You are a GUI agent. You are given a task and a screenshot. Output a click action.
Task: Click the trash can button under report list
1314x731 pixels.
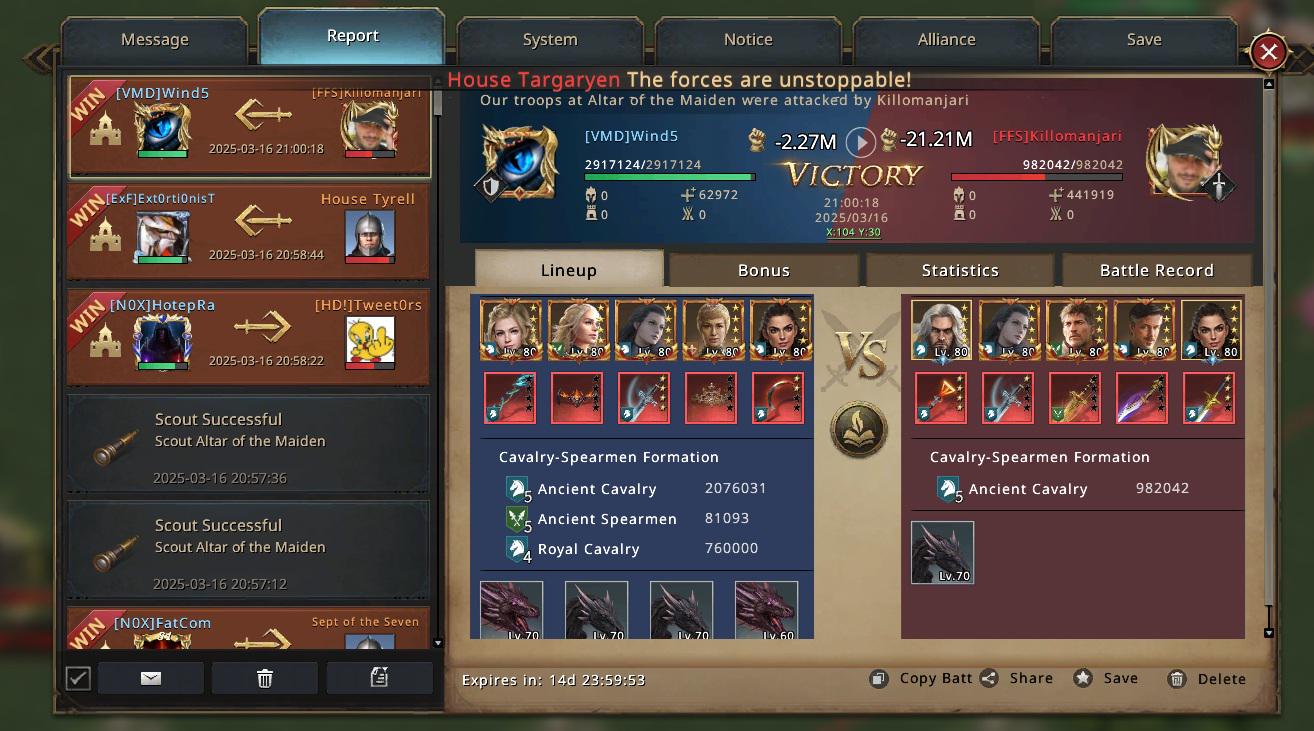pos(265,678)
